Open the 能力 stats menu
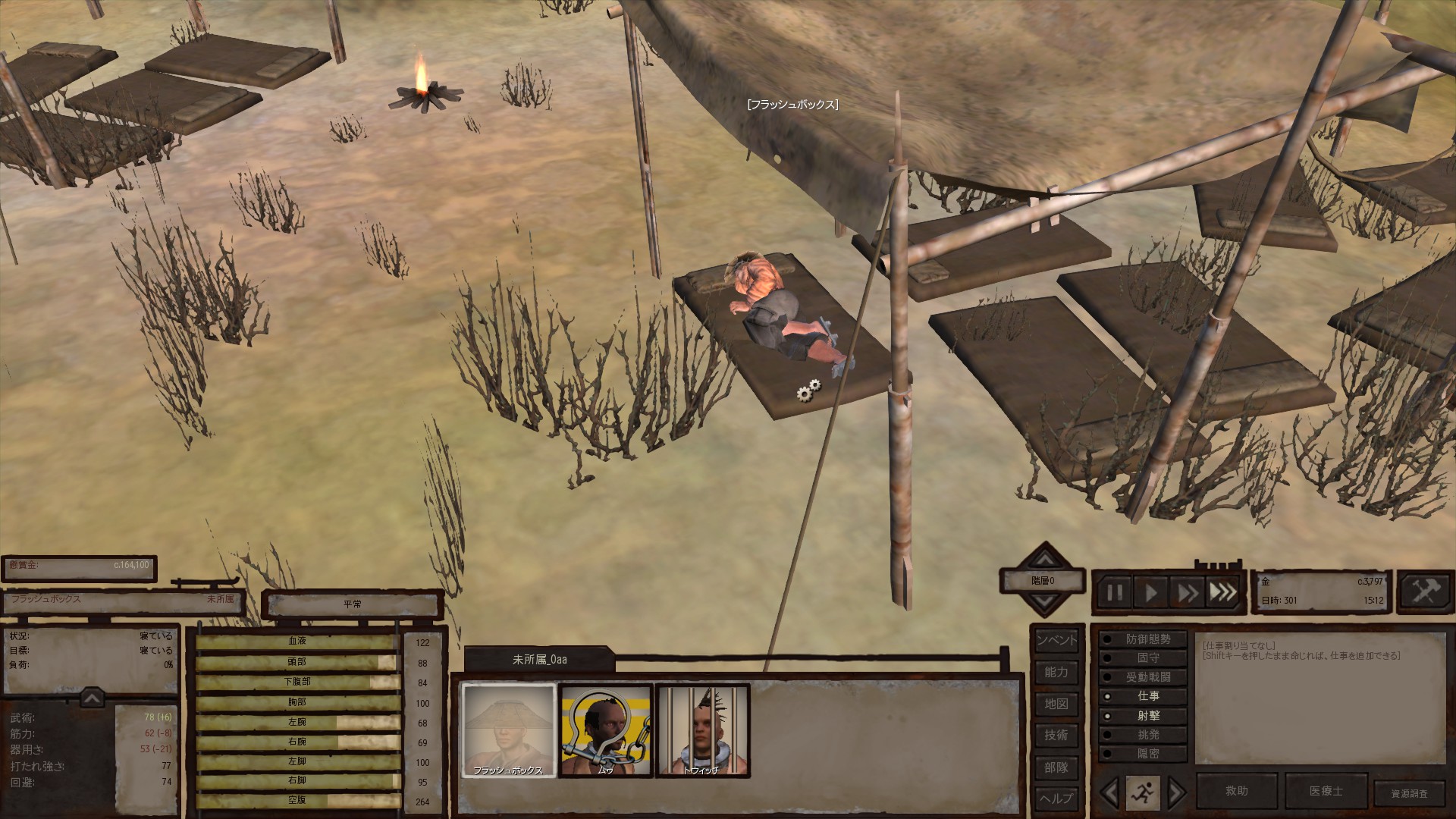The height and width of the screenshot is (819, 1456). point(1056,672)
